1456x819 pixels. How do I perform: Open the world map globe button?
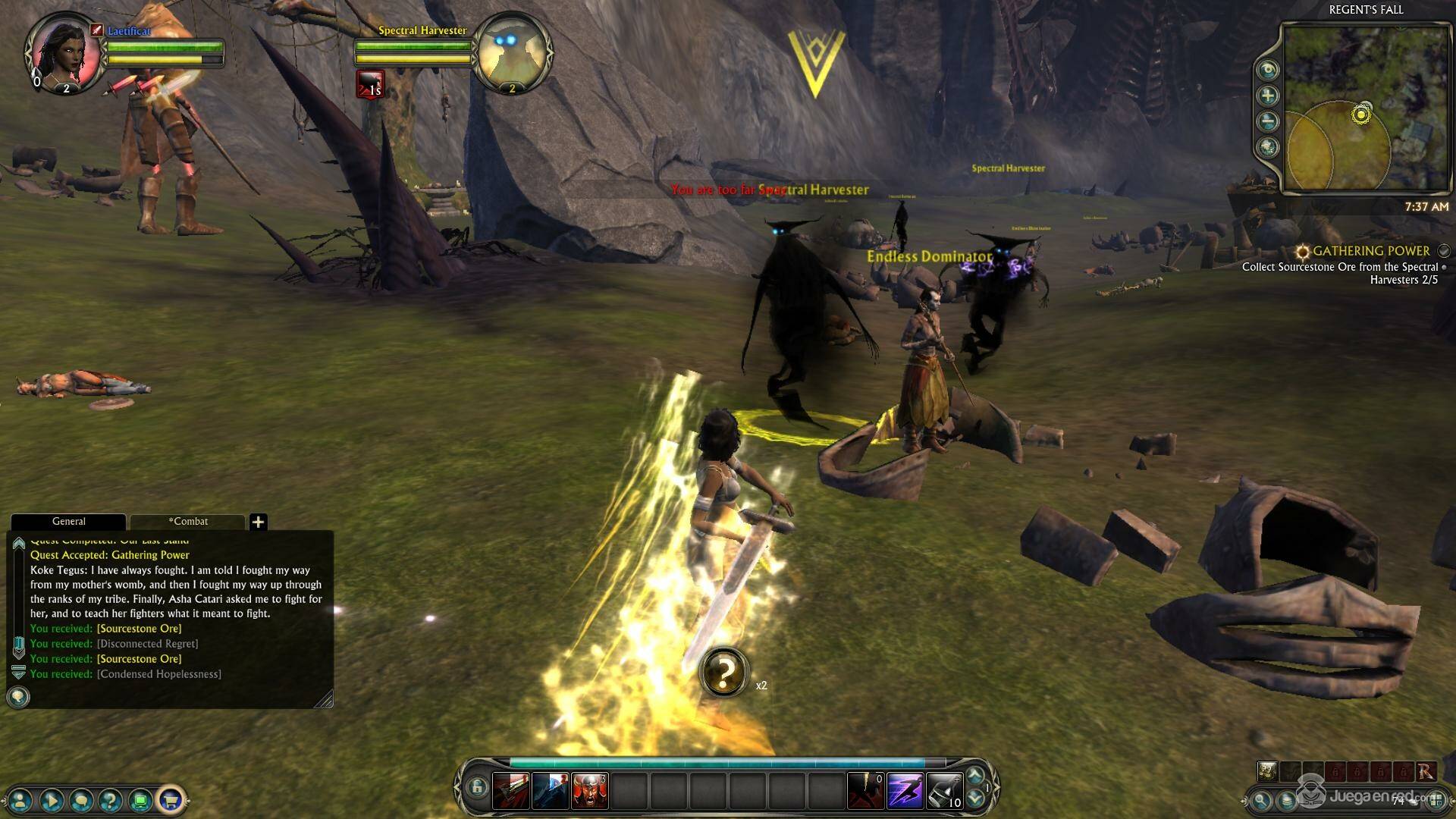point(1267,147)
